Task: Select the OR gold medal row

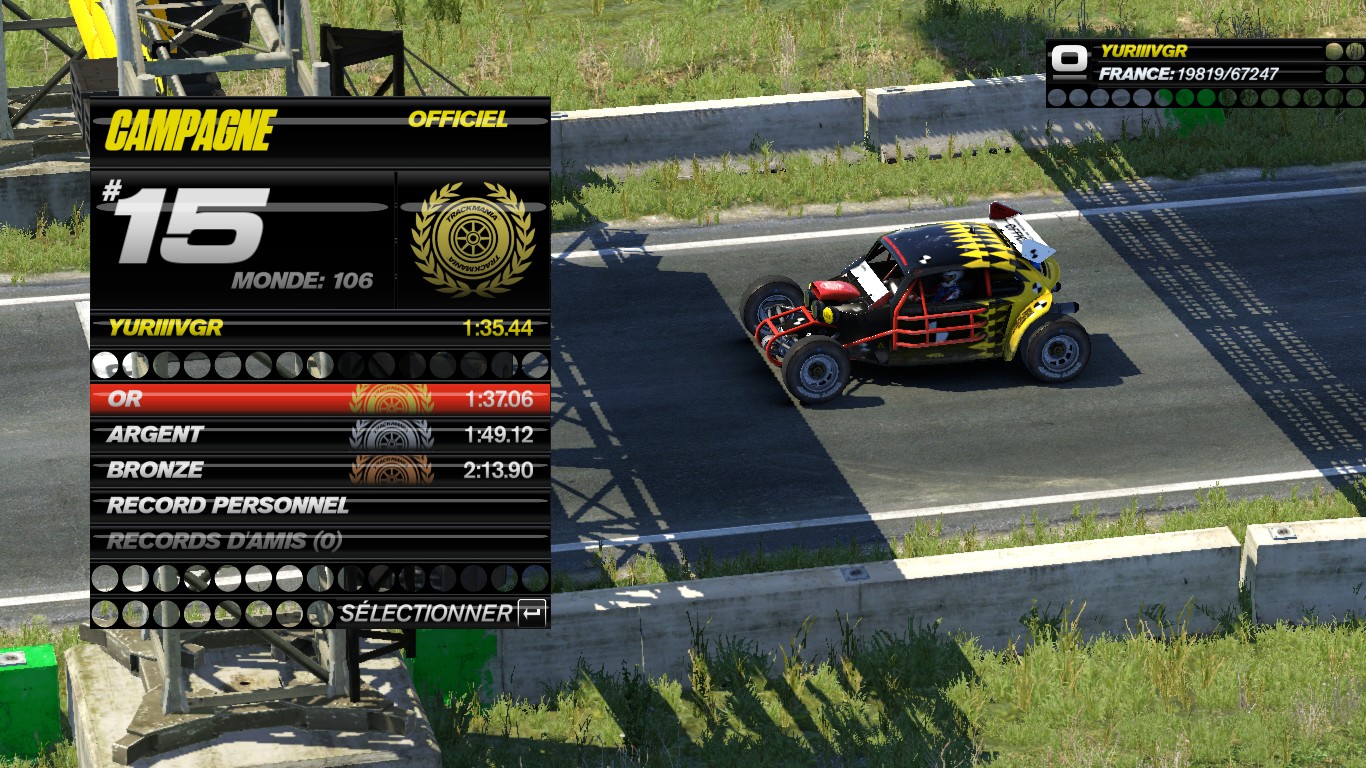Action: 320,399
